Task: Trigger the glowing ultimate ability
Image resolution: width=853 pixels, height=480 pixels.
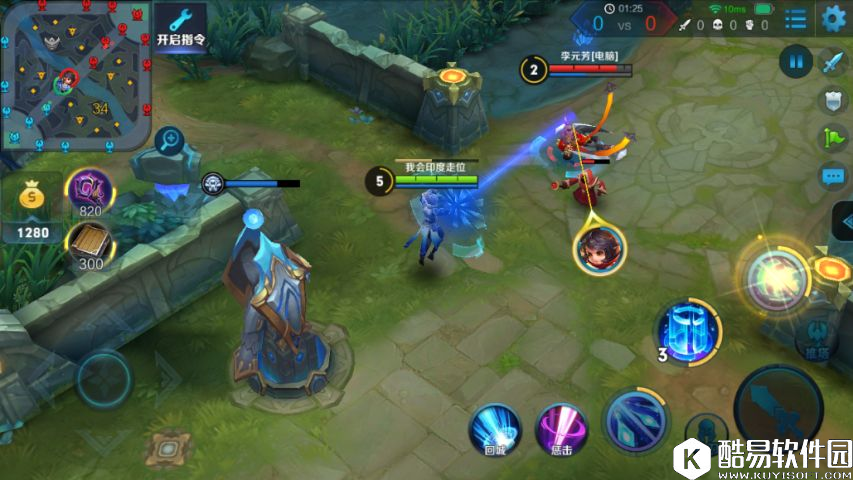Action: click(x=774, y=274)
